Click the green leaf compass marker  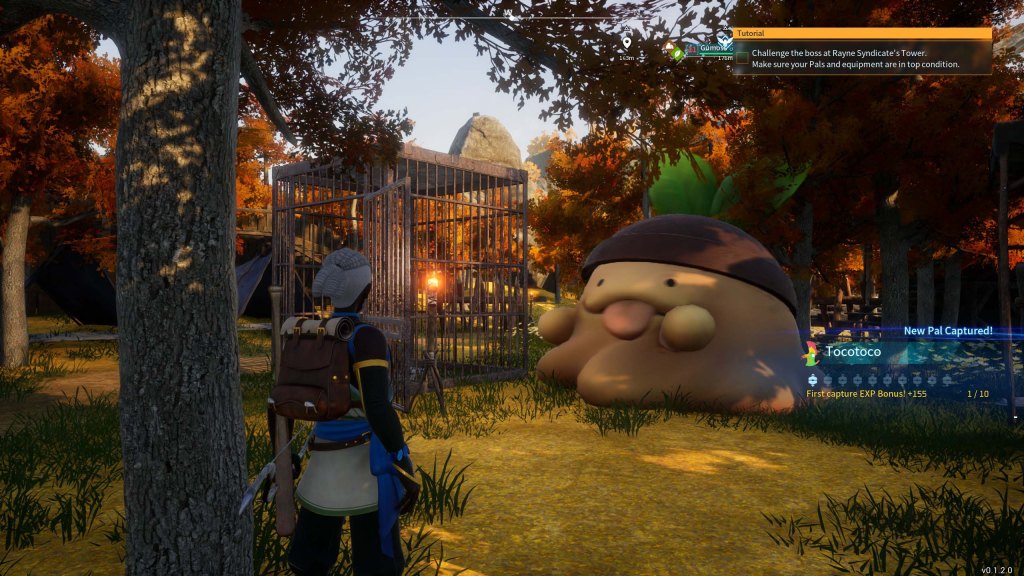click(678, 54)
